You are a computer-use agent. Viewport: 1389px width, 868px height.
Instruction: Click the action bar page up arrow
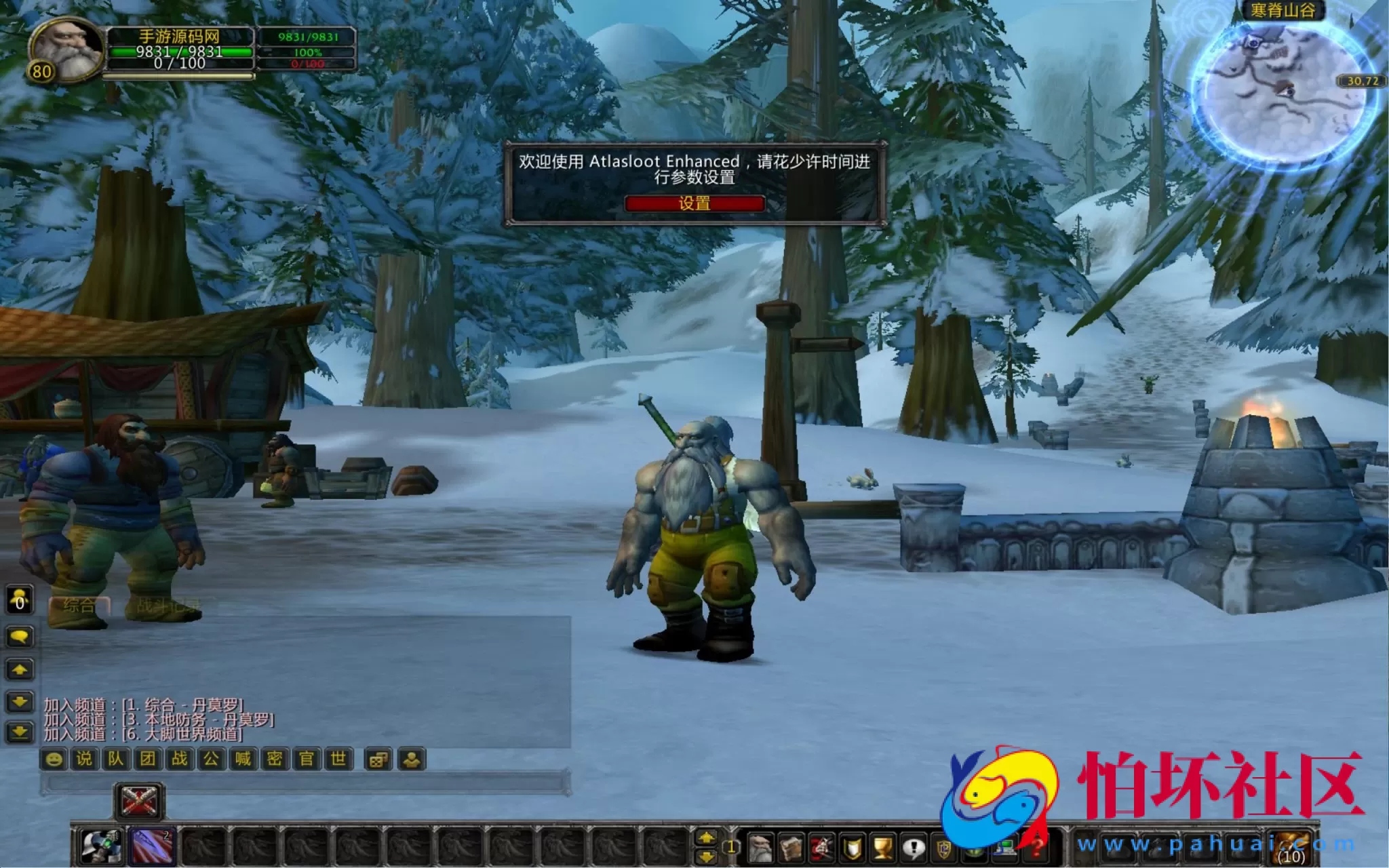[705, 837]
